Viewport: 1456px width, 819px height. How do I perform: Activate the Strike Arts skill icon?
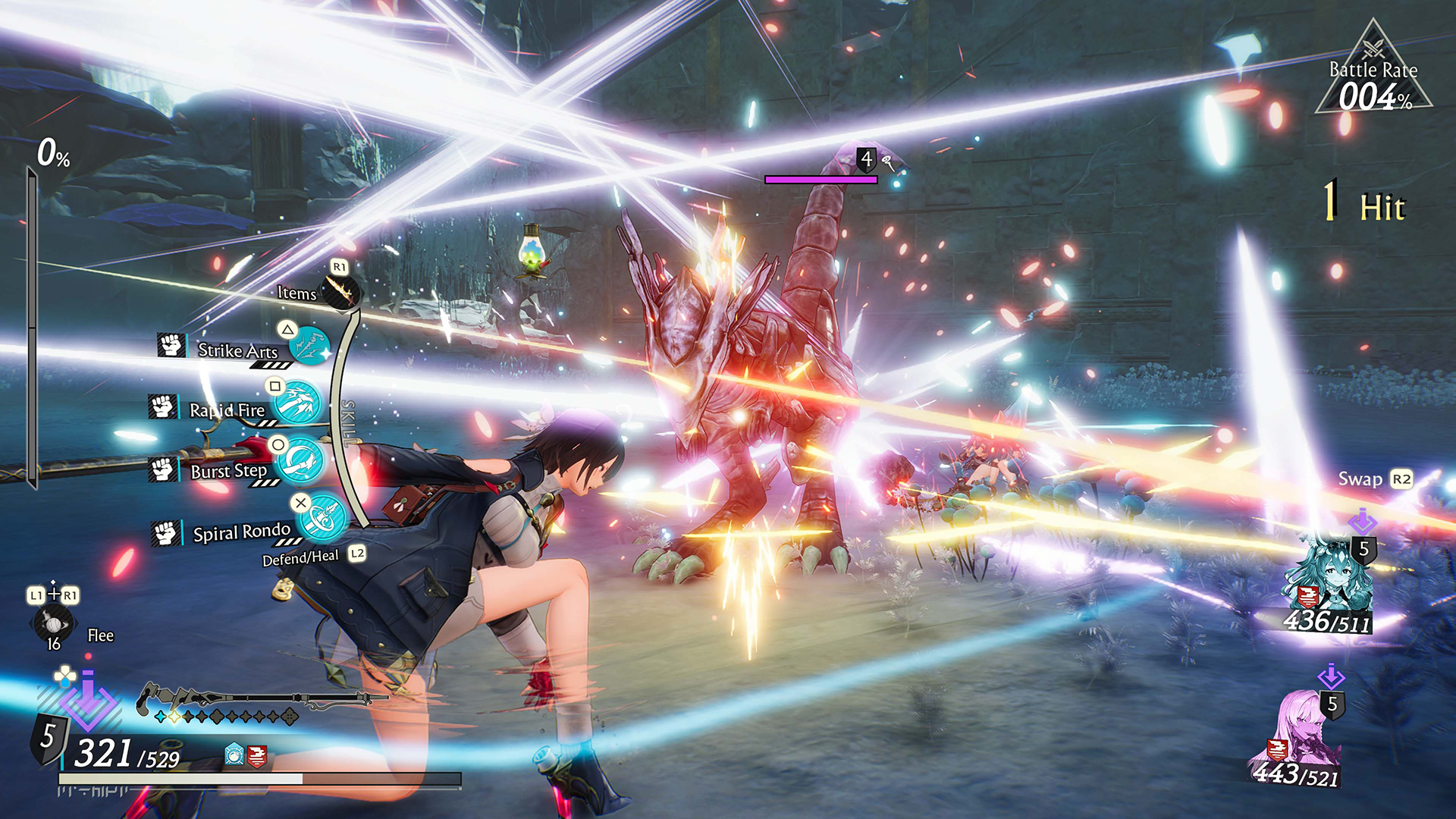click(310, 347)
